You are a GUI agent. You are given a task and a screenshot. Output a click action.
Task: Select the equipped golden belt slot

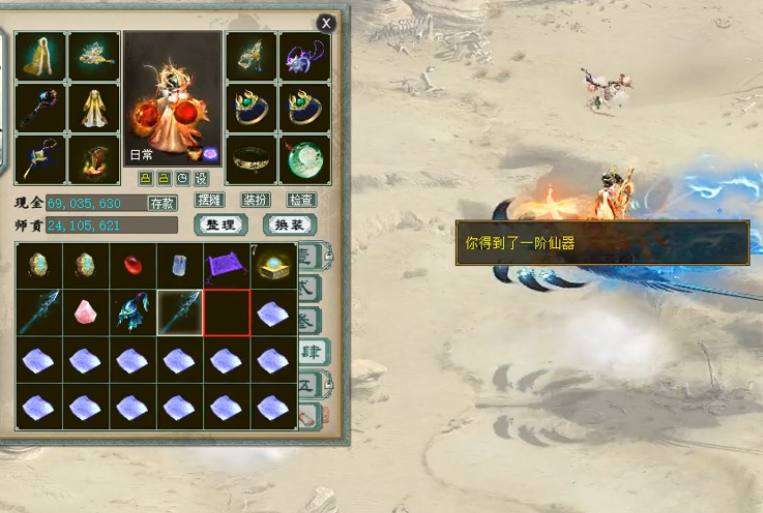(x=251, y=160)
